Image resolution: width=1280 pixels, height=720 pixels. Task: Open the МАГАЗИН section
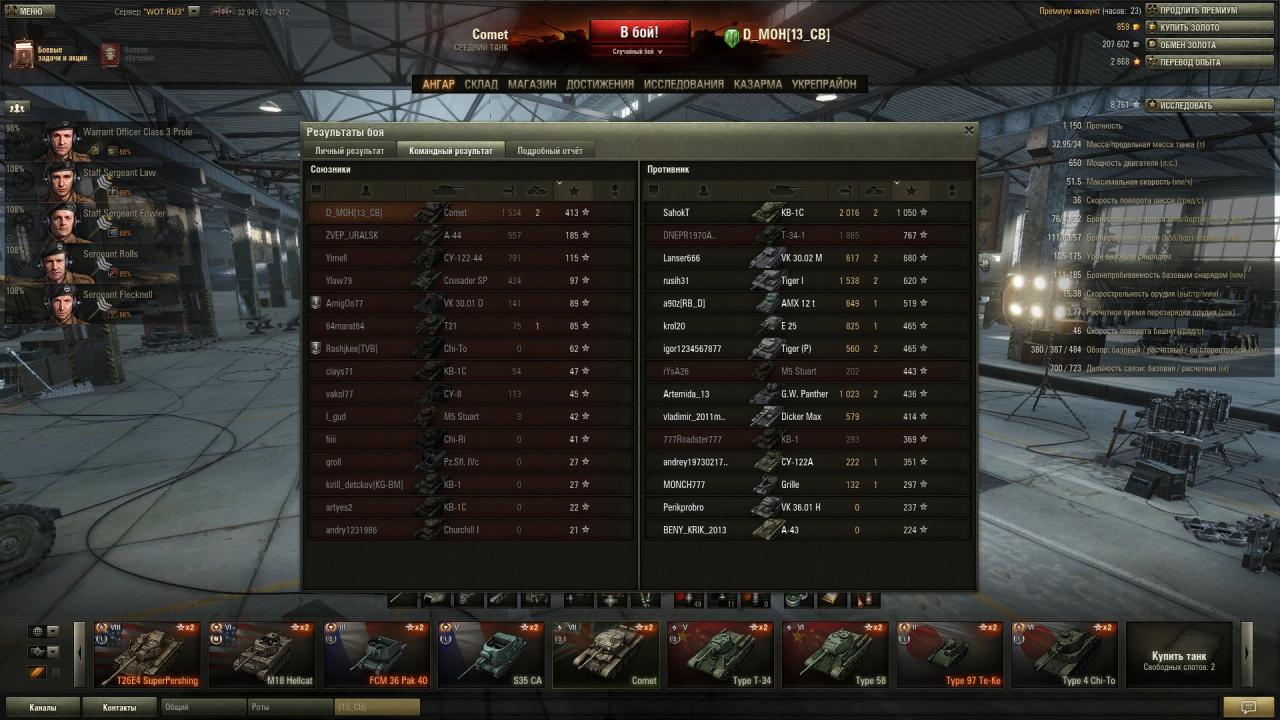[531, 85]
